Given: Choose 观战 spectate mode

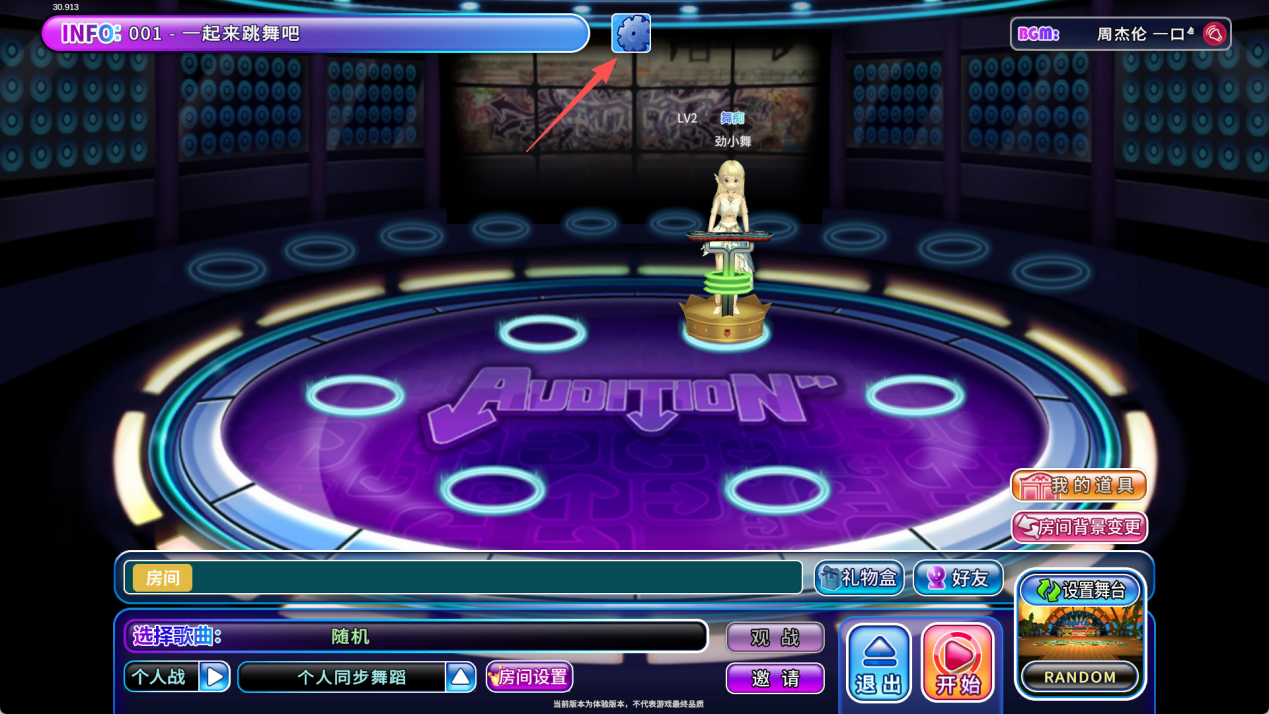Looking at the screenshot, I should [775, 637].
